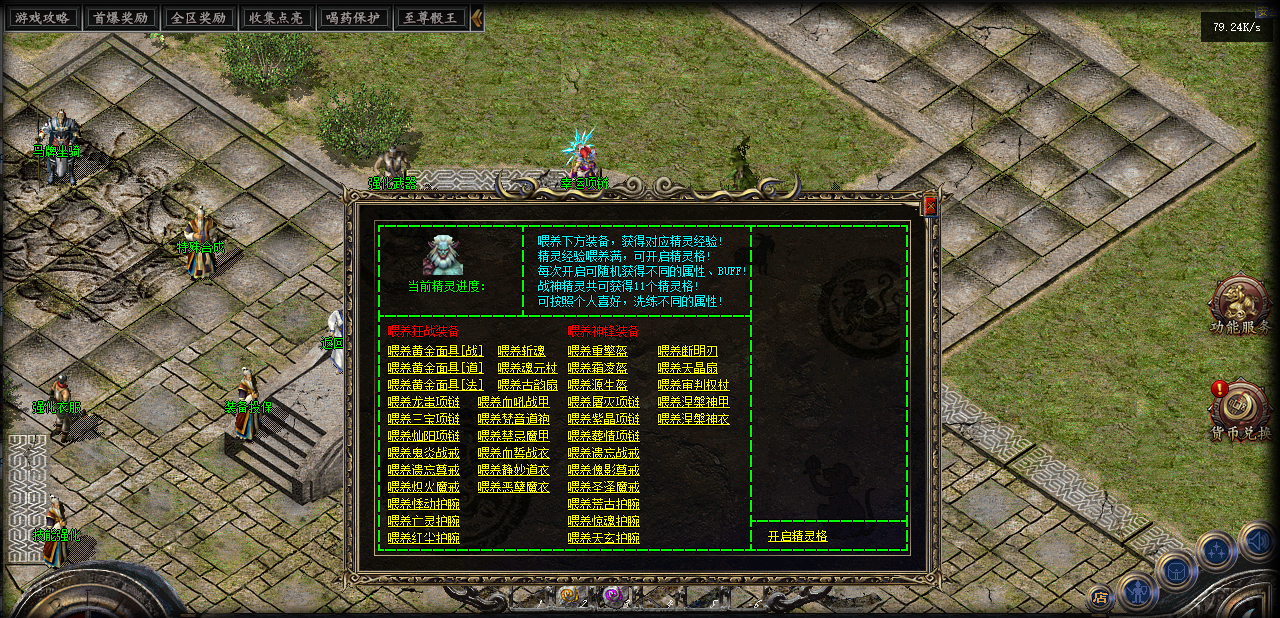Open the 收集点亮 collection menu
Screen dimensions: 1280x618
coord(275,18)
